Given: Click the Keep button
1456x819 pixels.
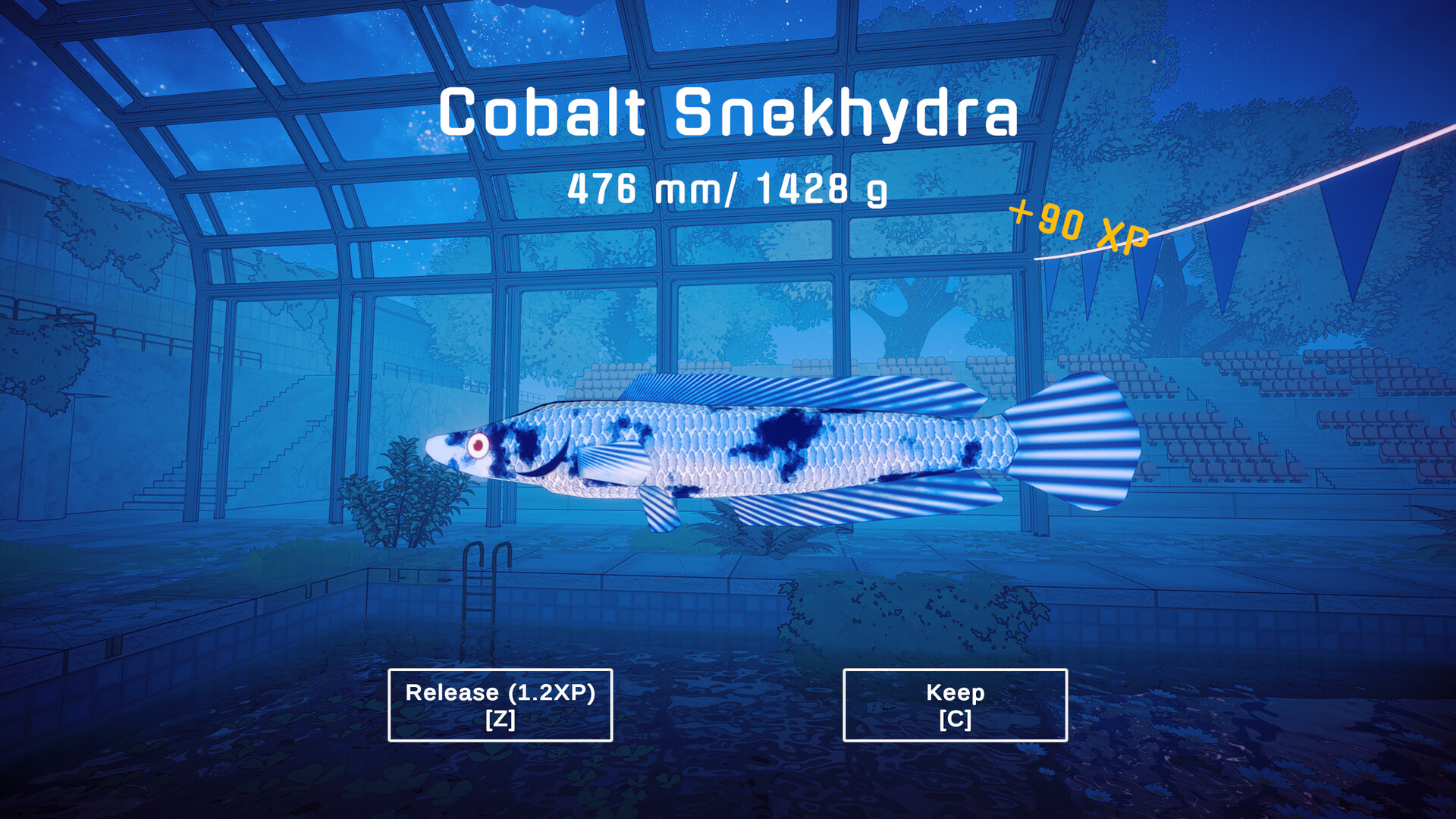Looking at the screenshot, I should tap(955, 704).
